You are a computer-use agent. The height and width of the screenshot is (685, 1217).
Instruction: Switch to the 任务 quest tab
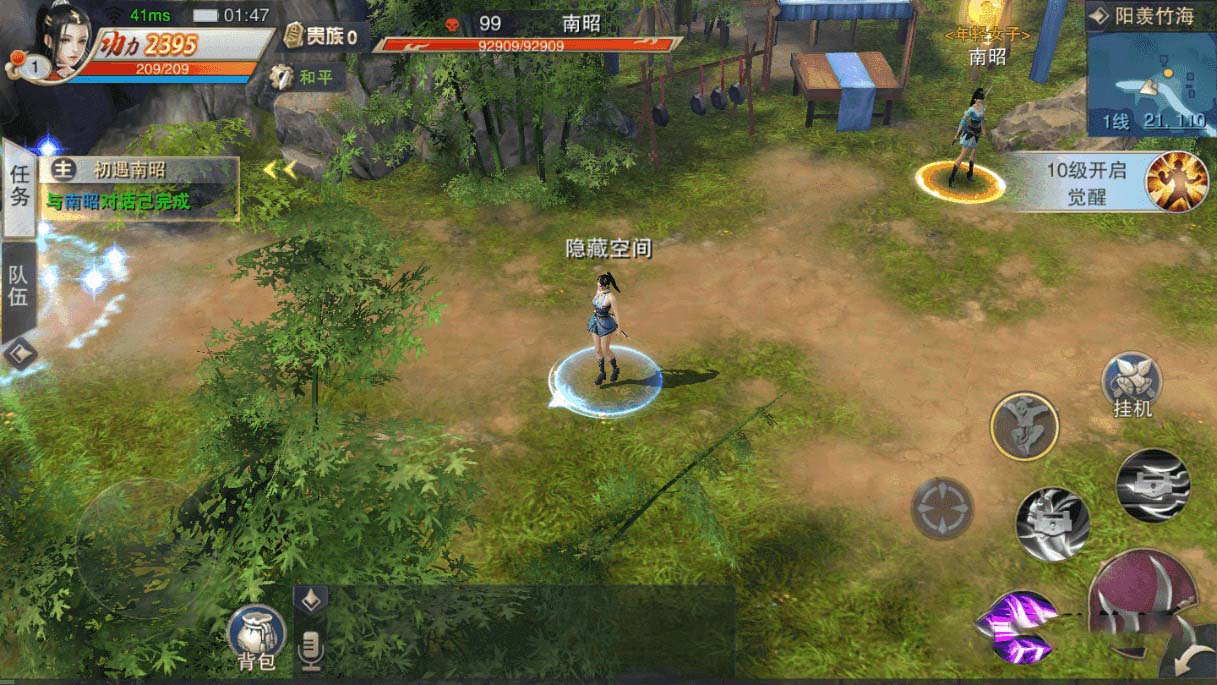click(19, 186)
